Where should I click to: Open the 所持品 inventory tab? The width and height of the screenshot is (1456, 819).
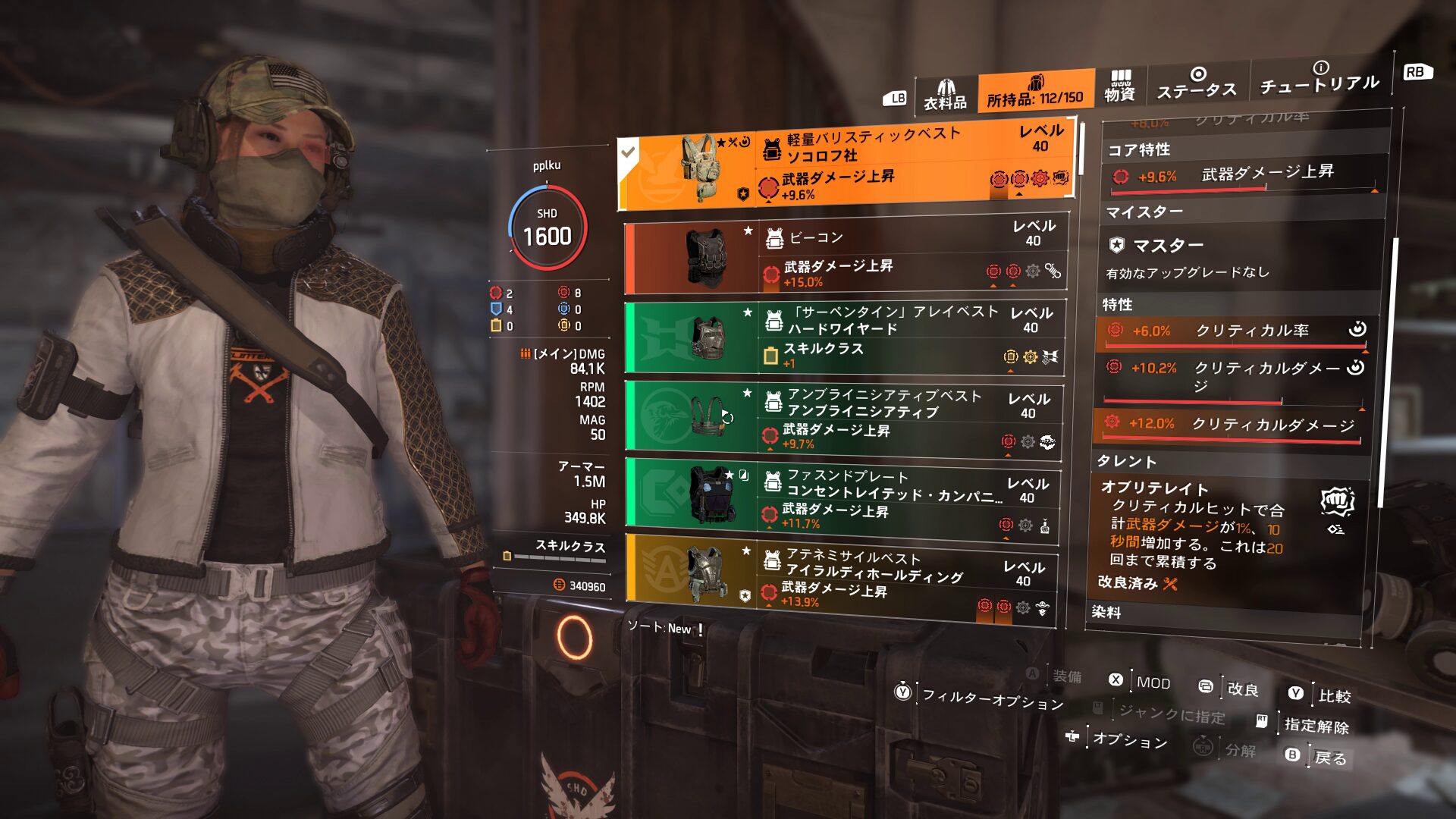click(x=1035, y=93)
